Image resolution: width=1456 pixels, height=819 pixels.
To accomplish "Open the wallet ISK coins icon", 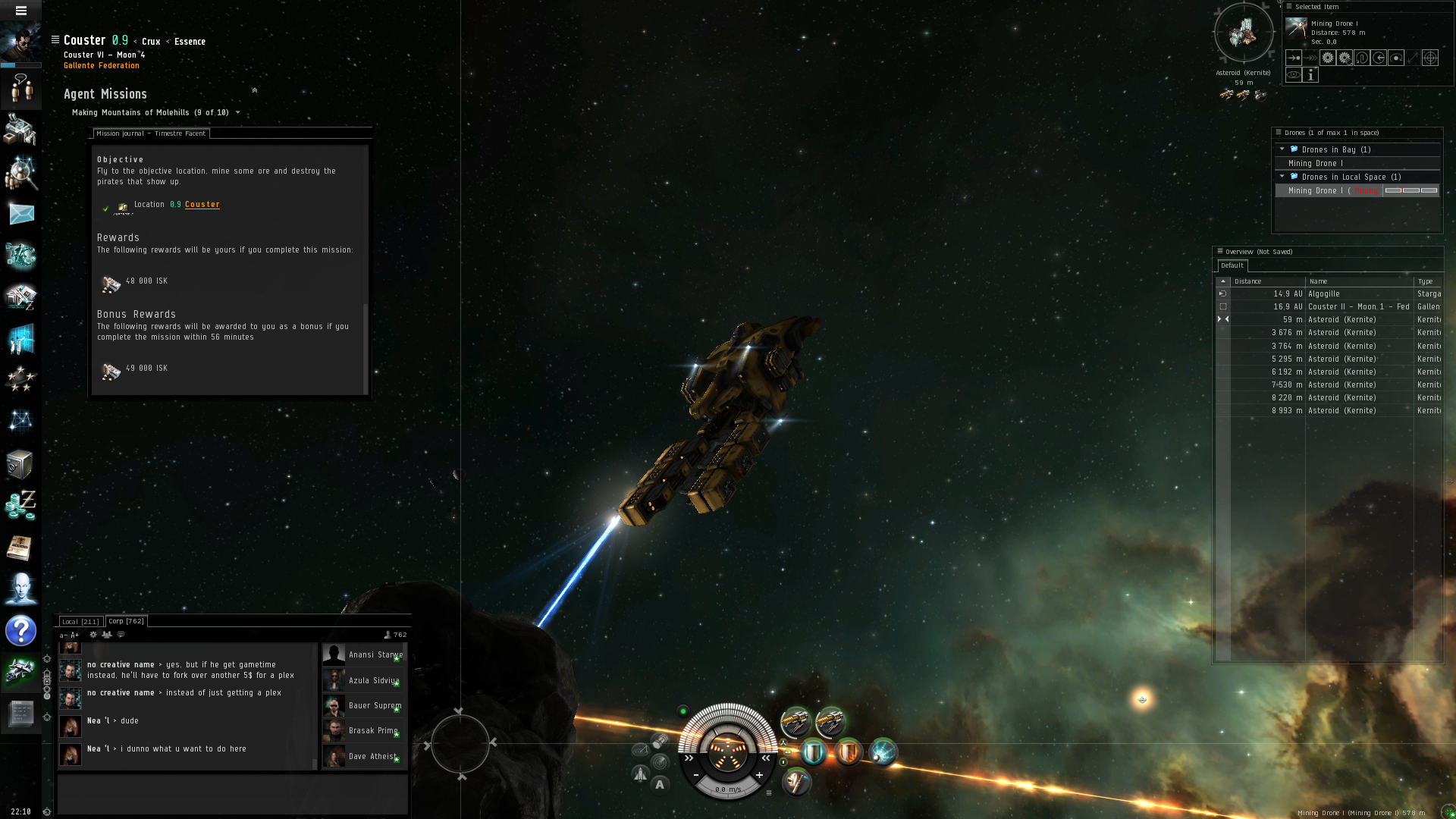I will (x=21, y=505).
